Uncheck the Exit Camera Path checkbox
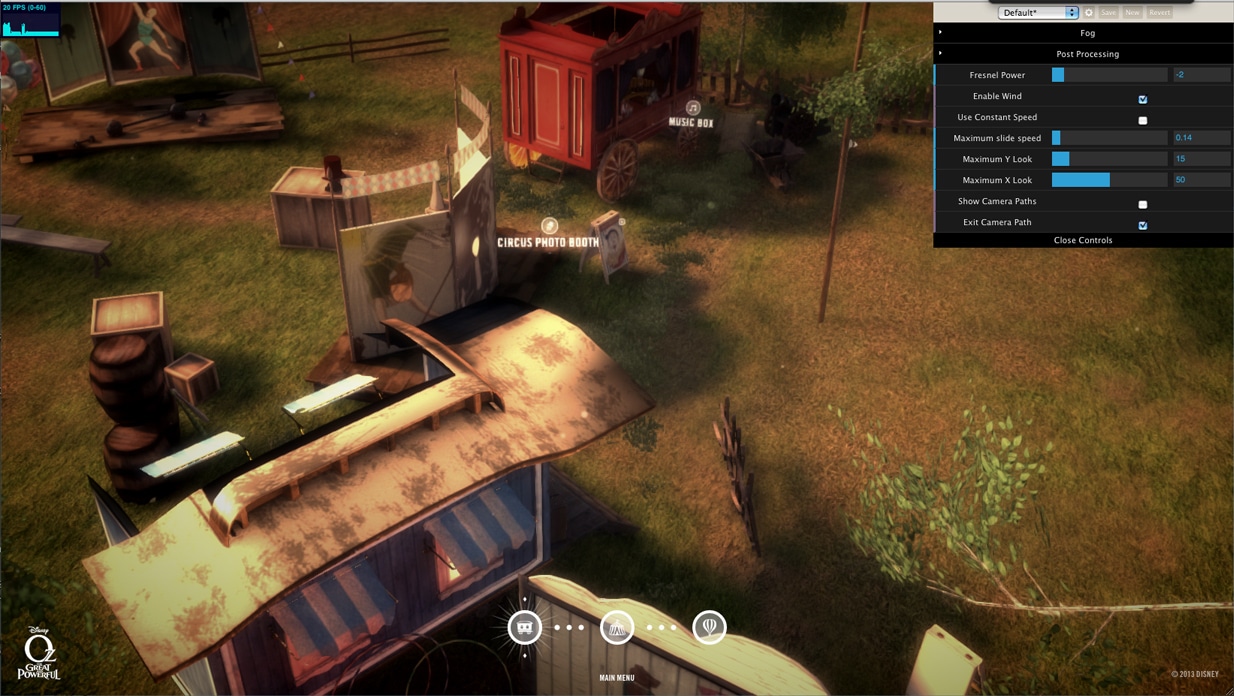The width and height of the screenshot is (1234, 696). [x=1143, y=225]
